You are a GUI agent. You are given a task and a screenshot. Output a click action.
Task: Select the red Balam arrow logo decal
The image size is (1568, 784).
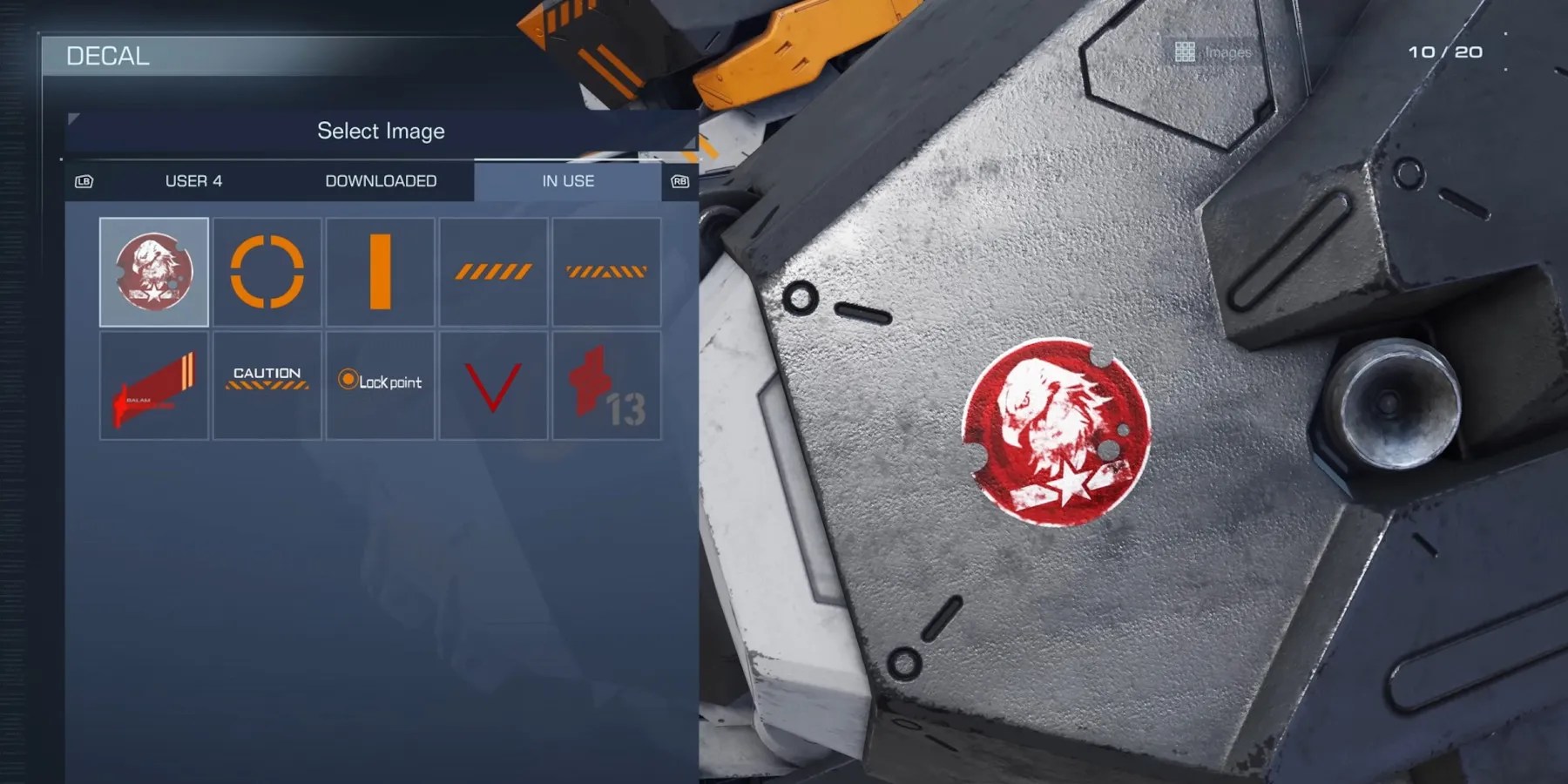153,383
